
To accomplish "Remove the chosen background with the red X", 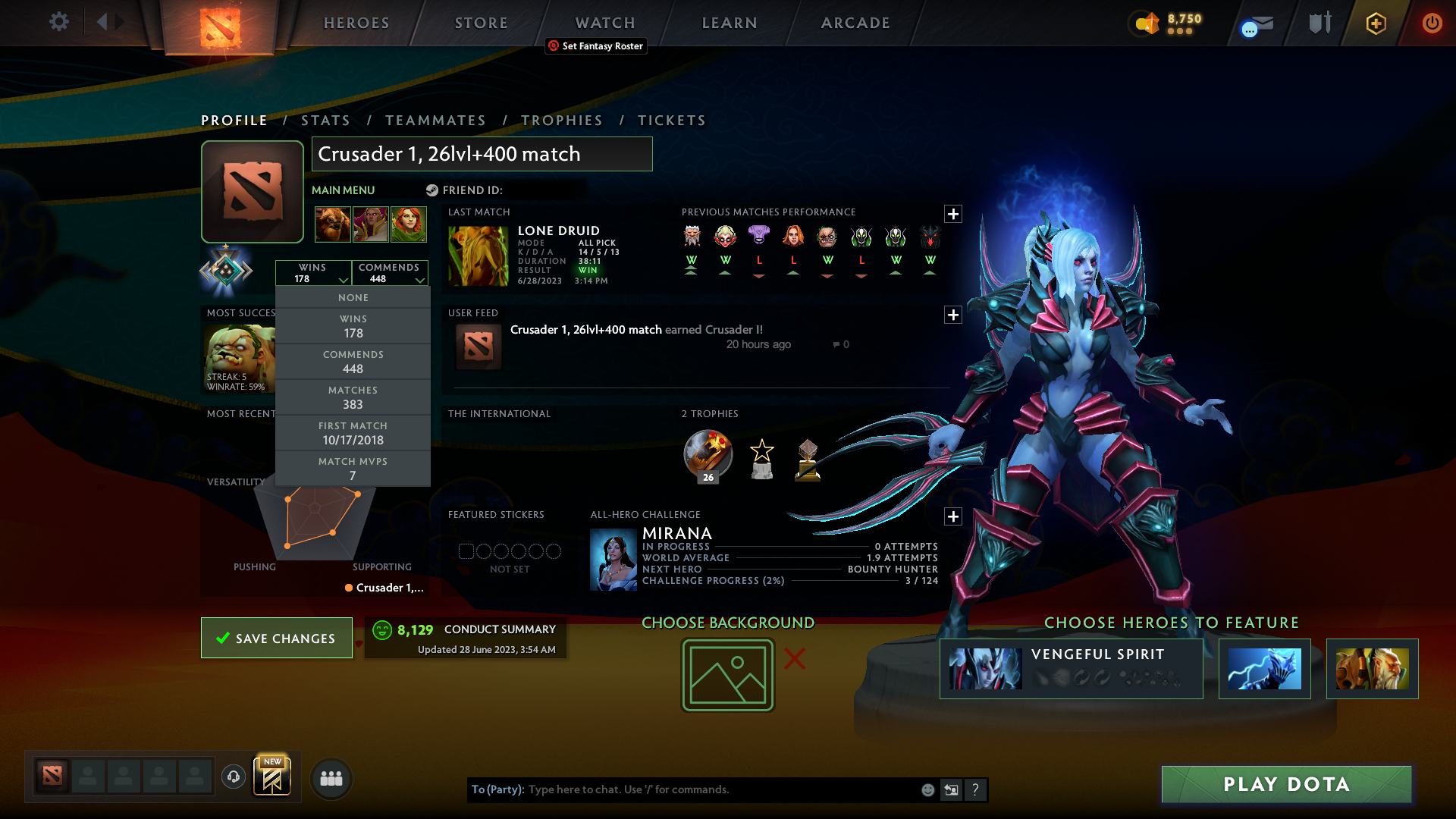I will tap(793, 659).
